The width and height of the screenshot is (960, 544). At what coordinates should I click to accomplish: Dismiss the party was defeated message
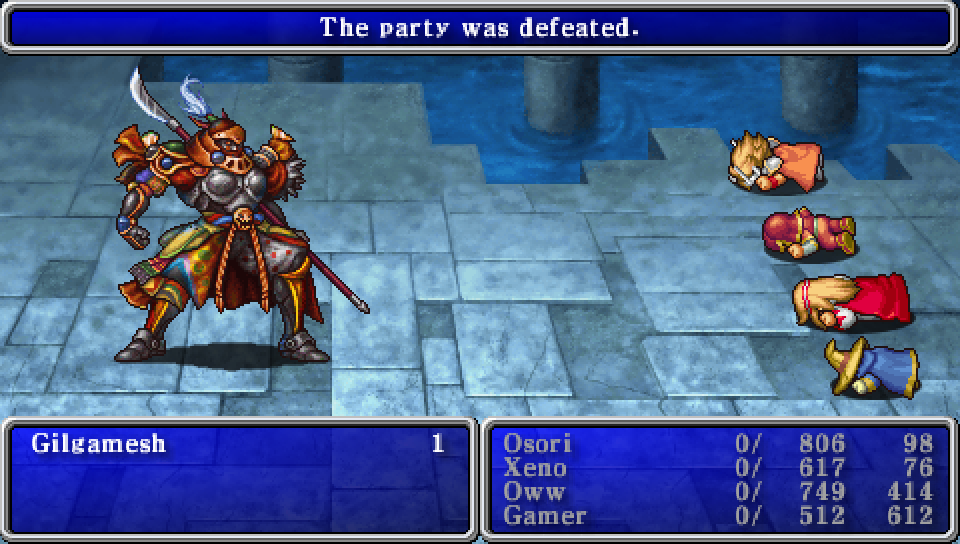click(x=478, y=27)
